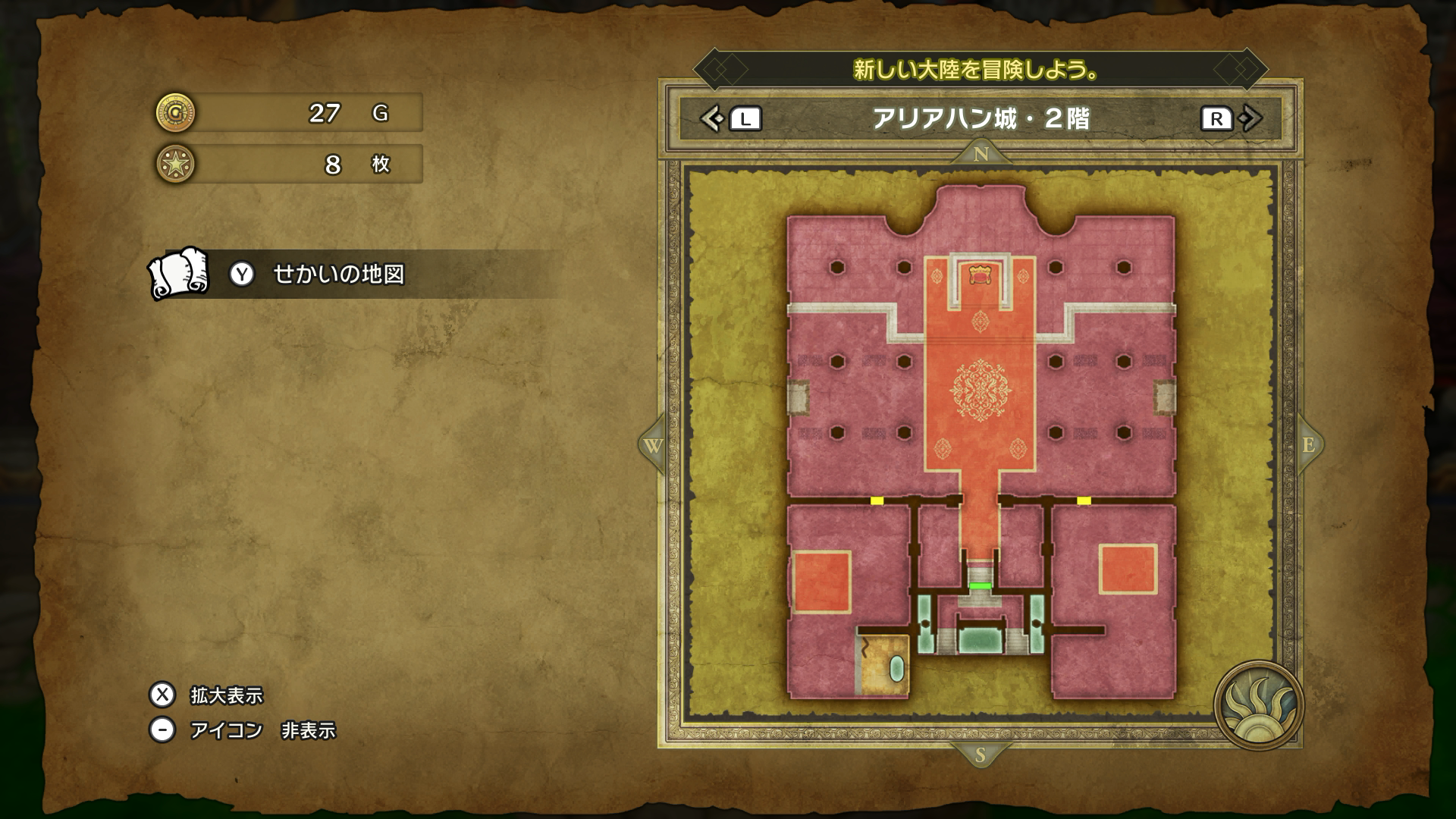Select the throne icon on the castle map
Screen dimensions: 1456x819
981,273
